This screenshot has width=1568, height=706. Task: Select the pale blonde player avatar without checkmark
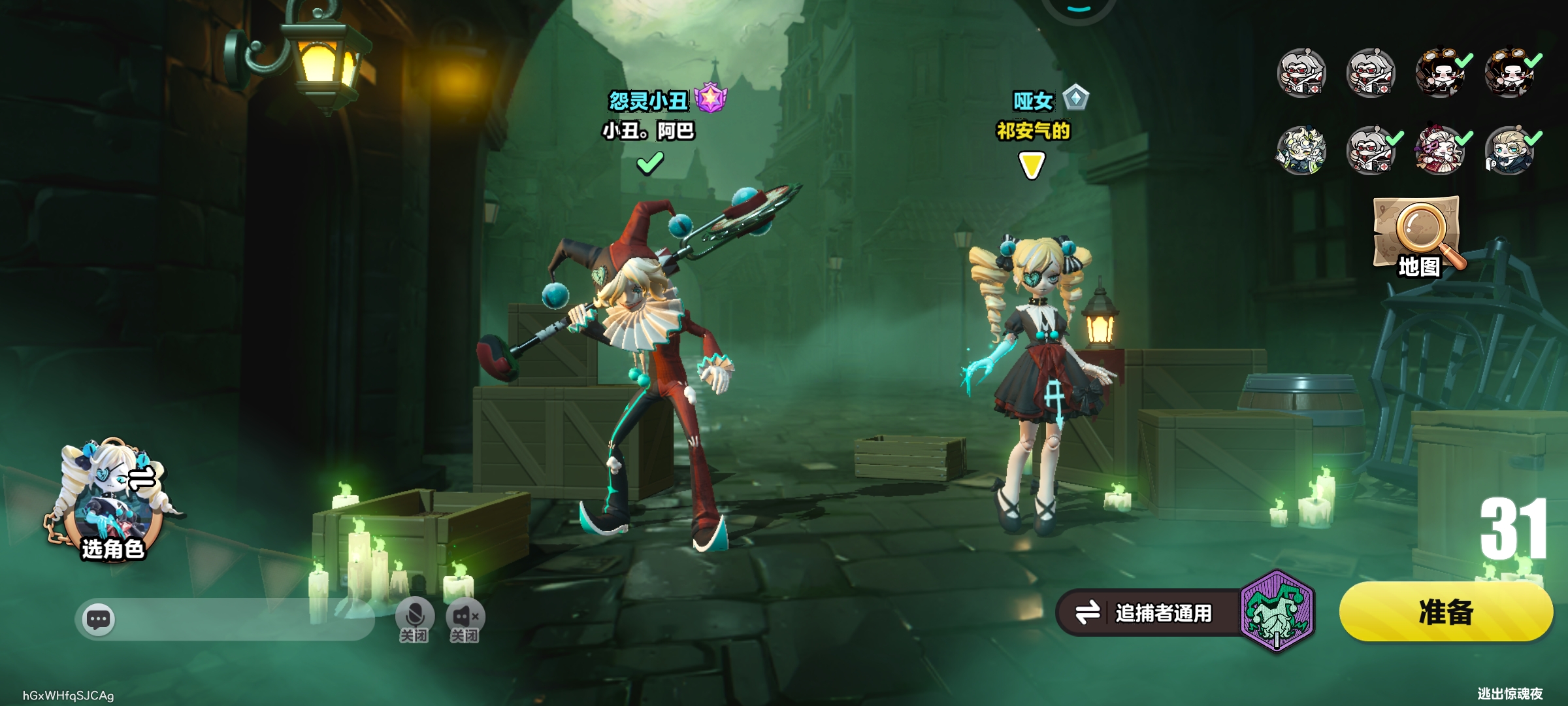coord(1301,152)
